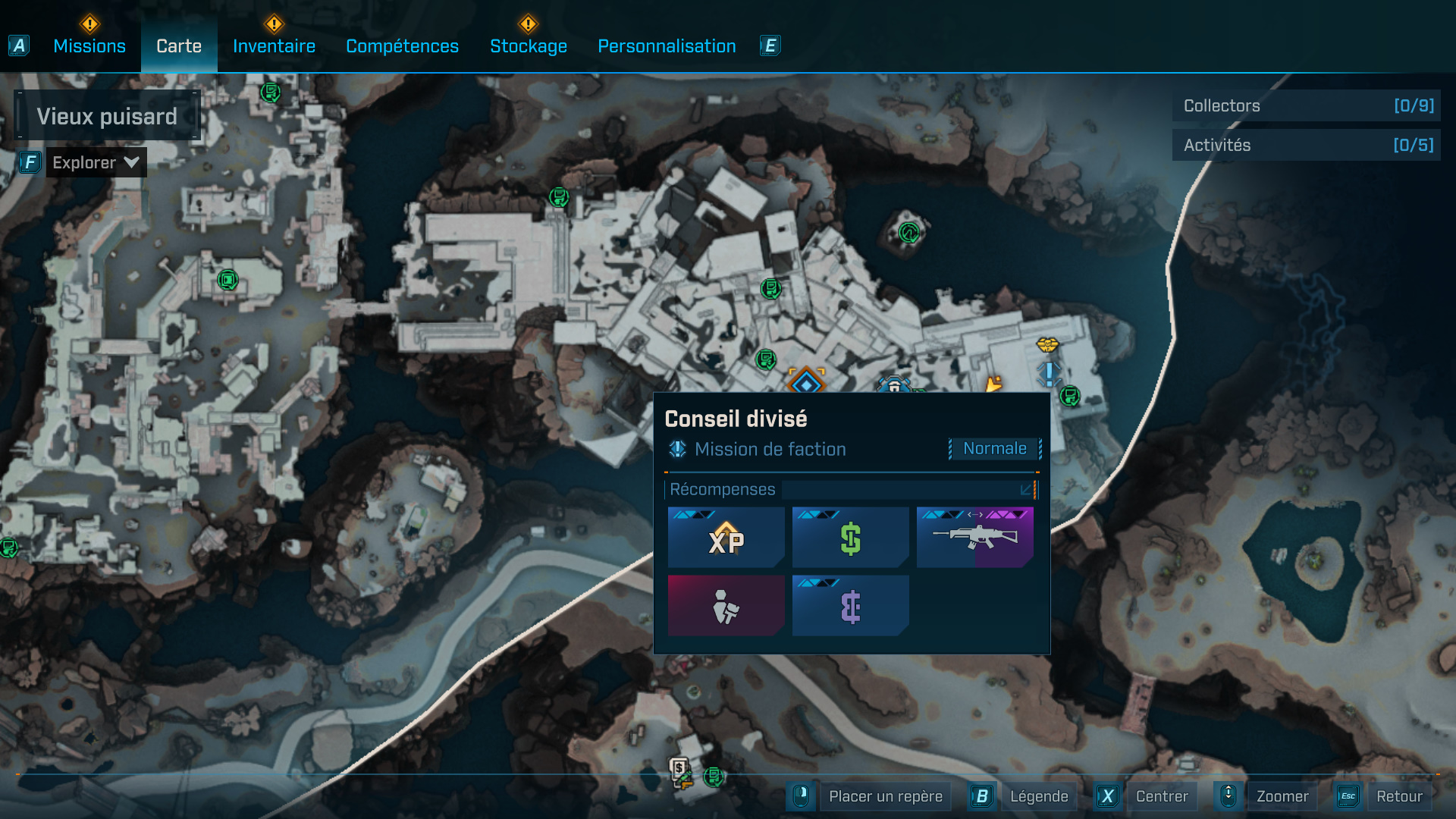
Task: Expand the Explorer dropdown
Action: (96, 162)
